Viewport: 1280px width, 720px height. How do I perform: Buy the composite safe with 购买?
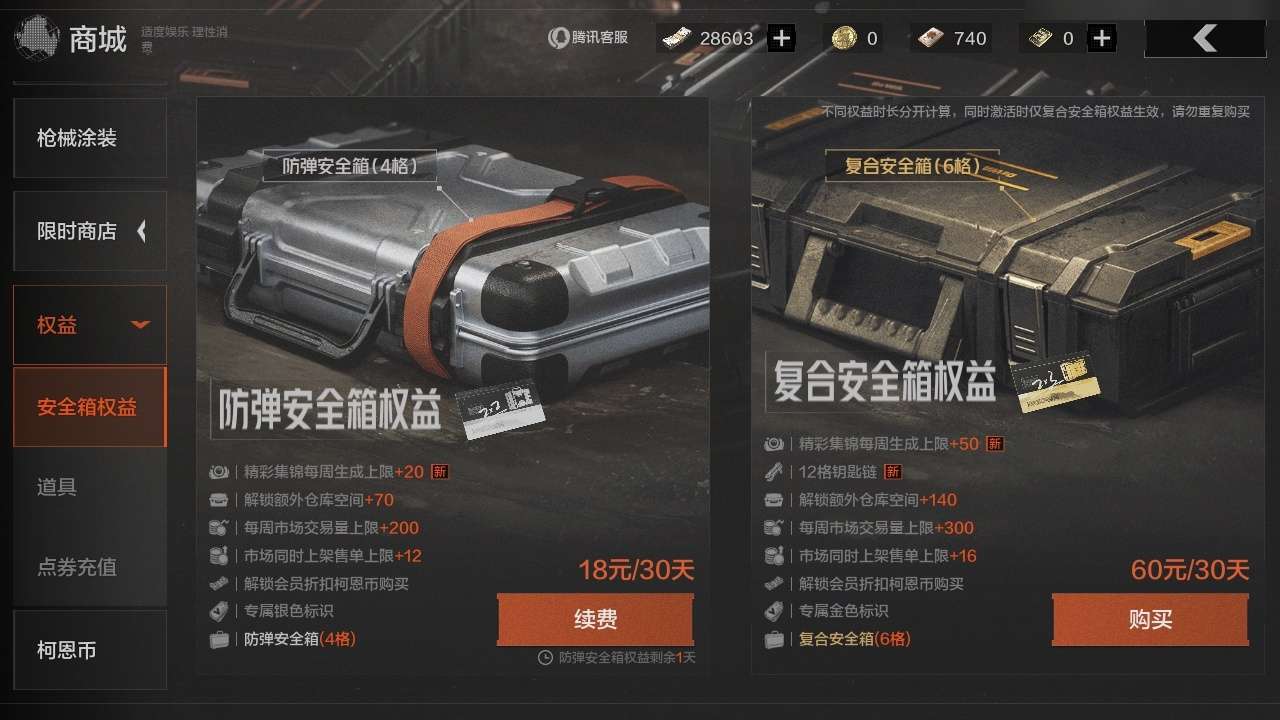pyautogui.click(x=1150, y=620)
